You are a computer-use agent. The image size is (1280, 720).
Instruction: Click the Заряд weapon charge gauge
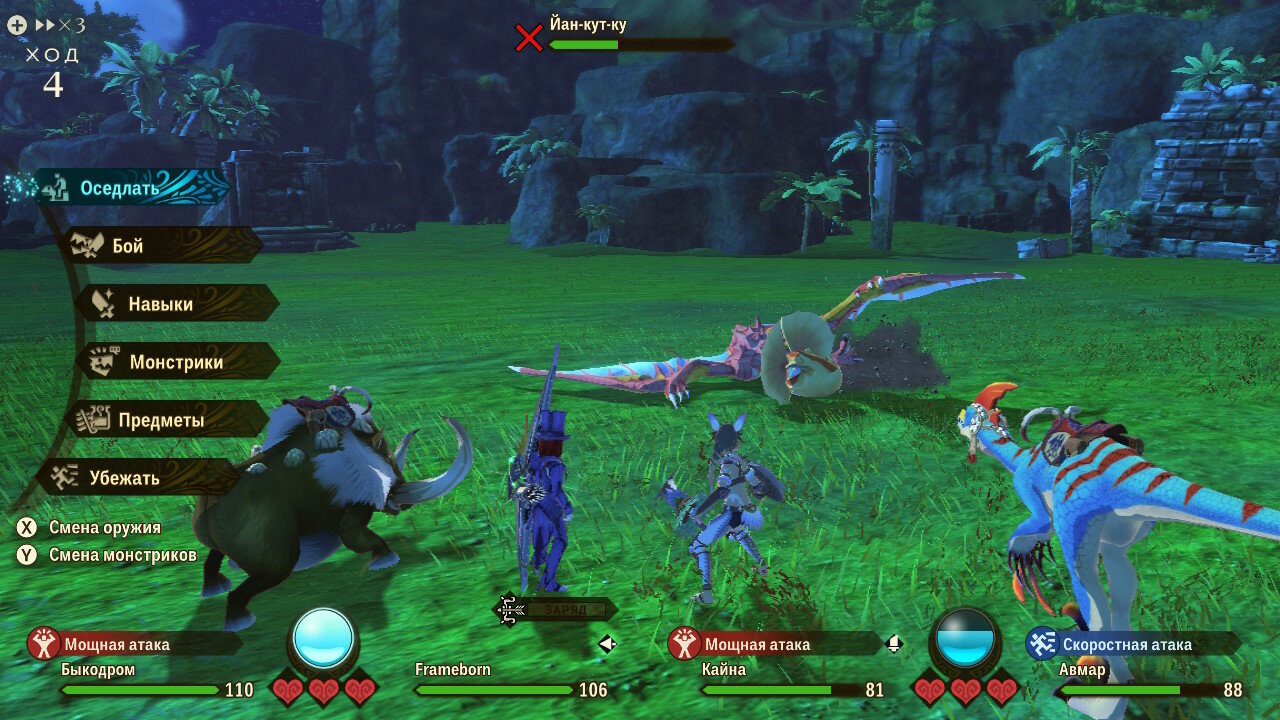coord(553,609)
